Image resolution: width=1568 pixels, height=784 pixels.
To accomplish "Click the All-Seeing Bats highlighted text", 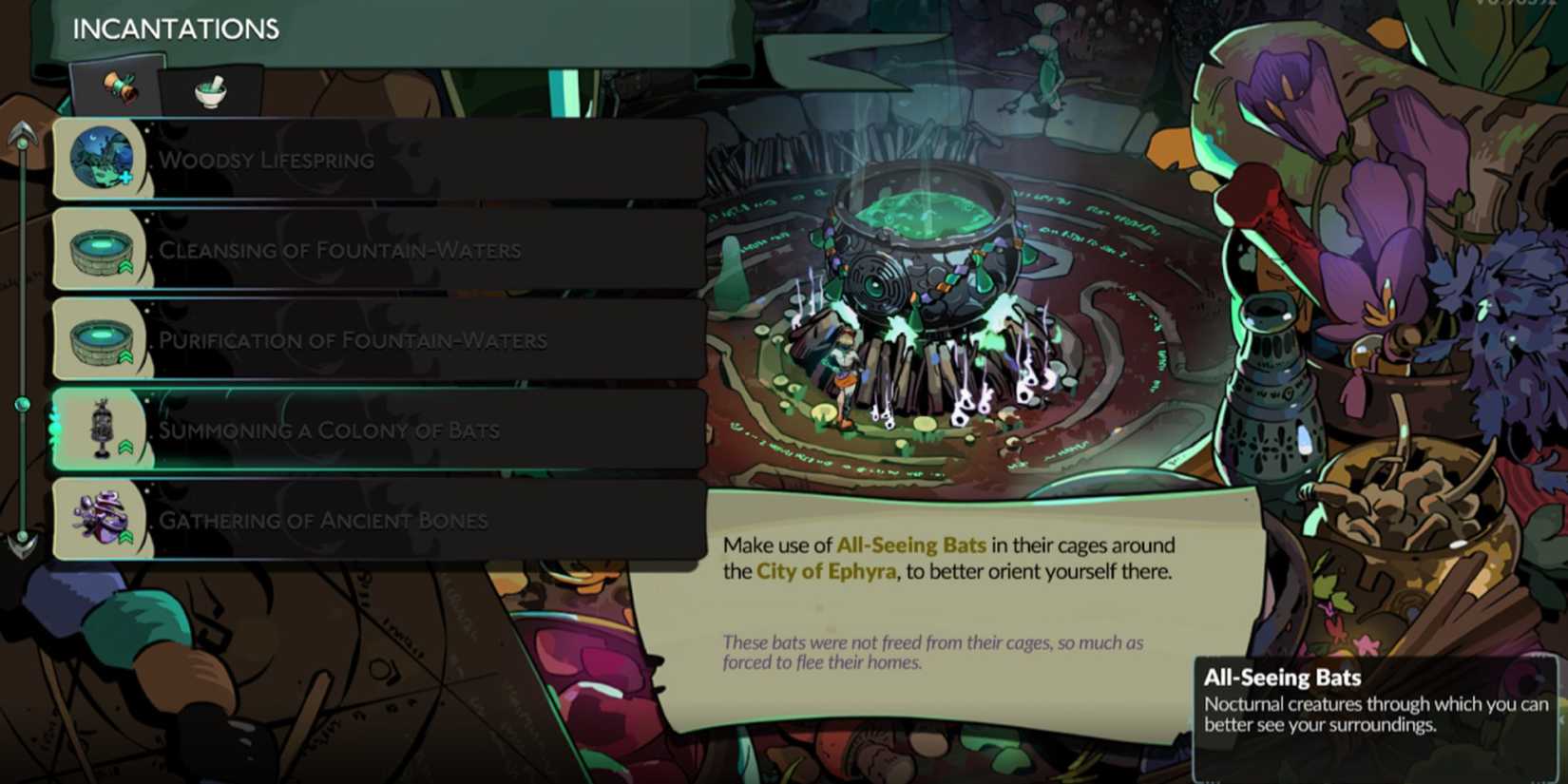I will coord(910,545).
